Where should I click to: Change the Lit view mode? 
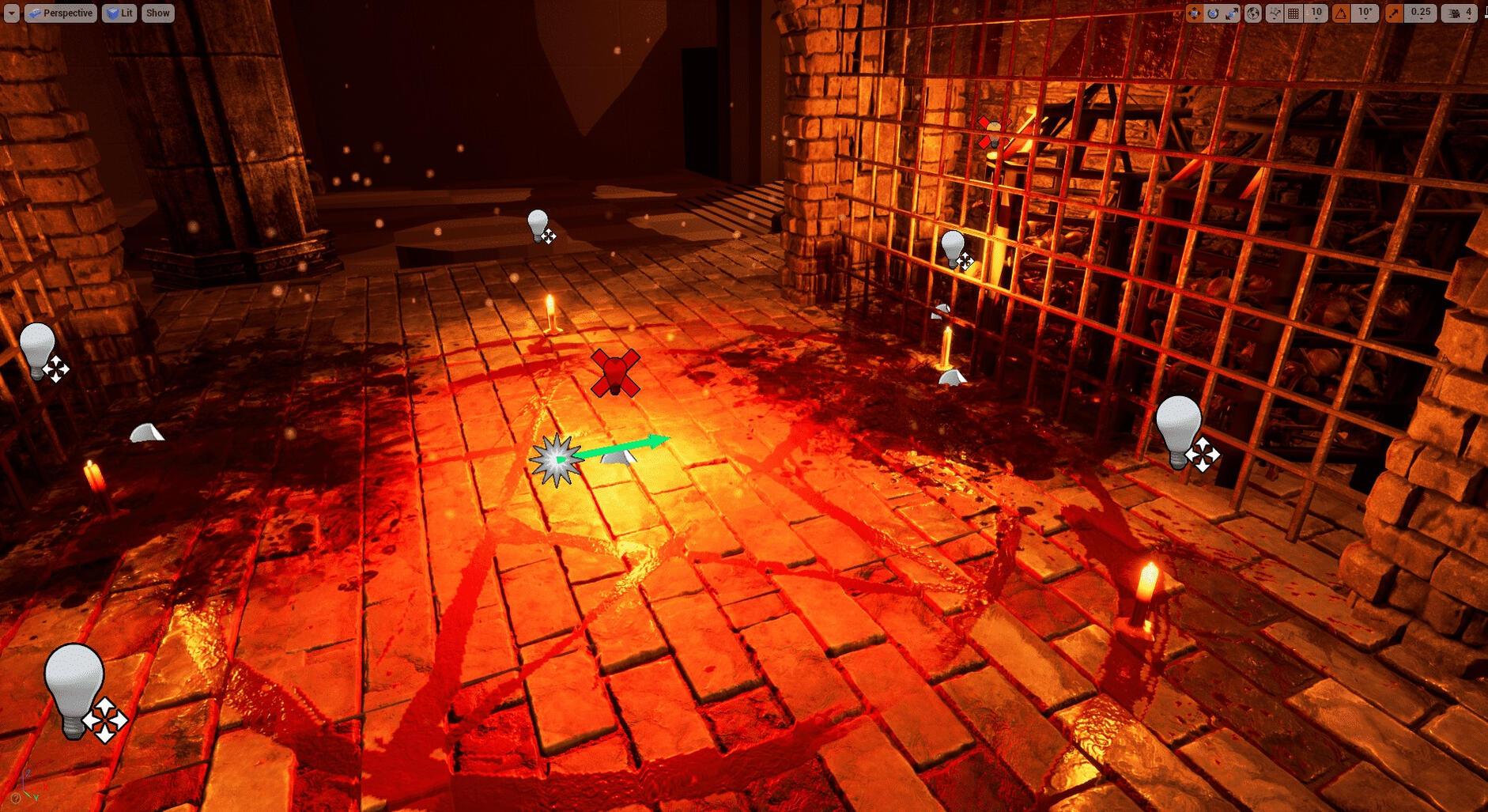(x=119, y=13)
